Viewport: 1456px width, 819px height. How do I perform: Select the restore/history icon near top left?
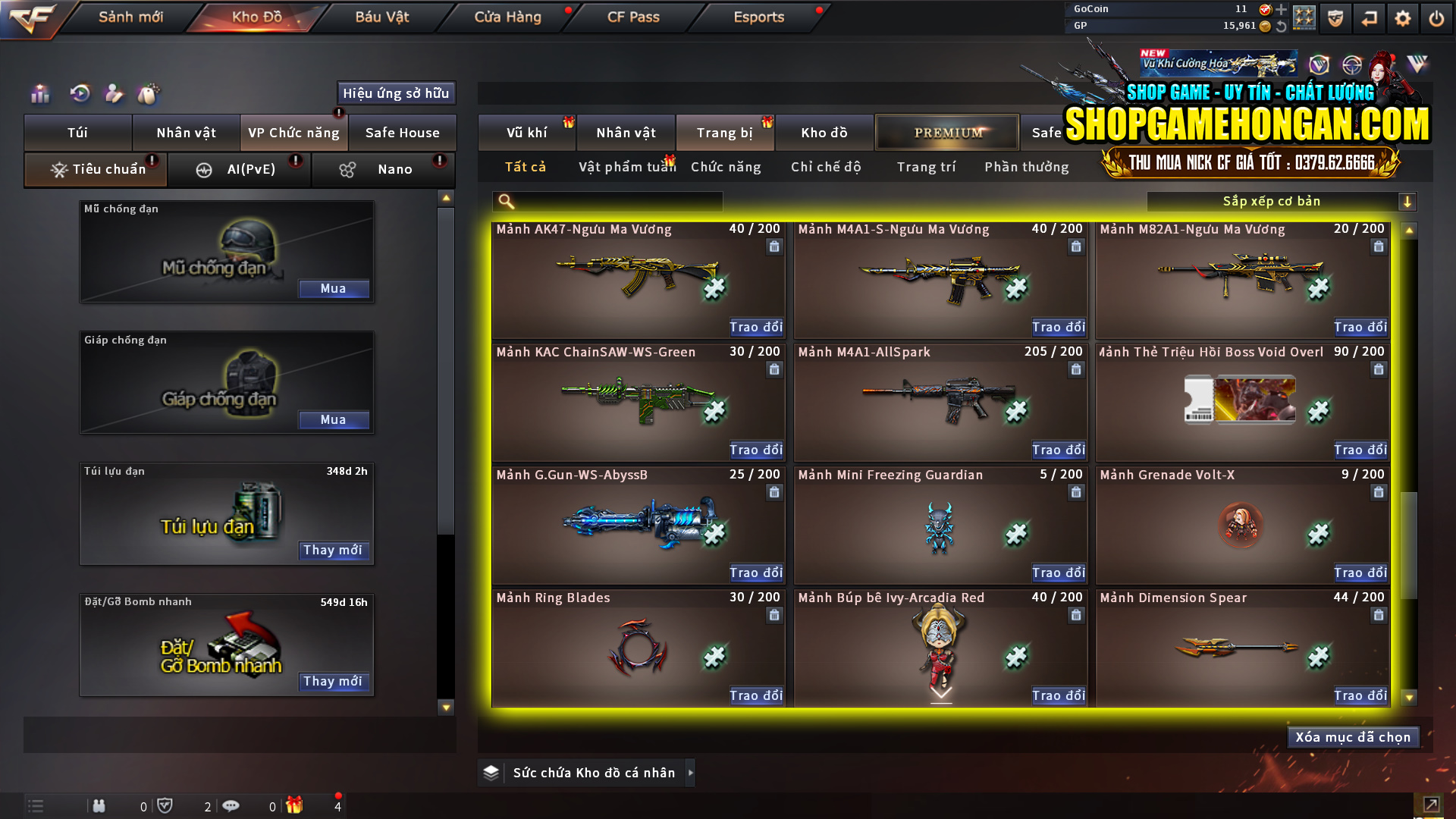click(79, 94)
